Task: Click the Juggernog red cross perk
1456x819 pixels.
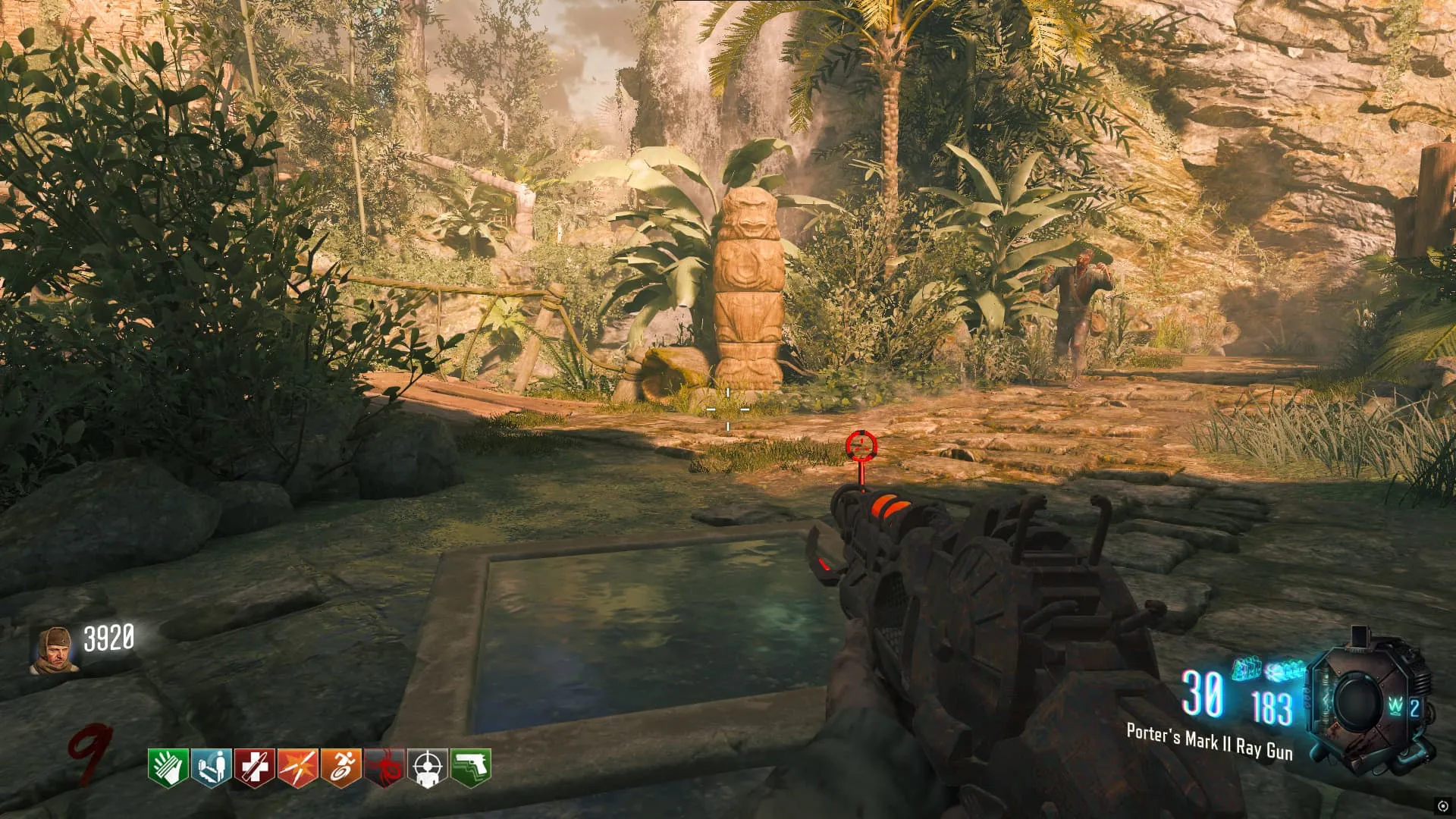Action: [x=254, y=767]
